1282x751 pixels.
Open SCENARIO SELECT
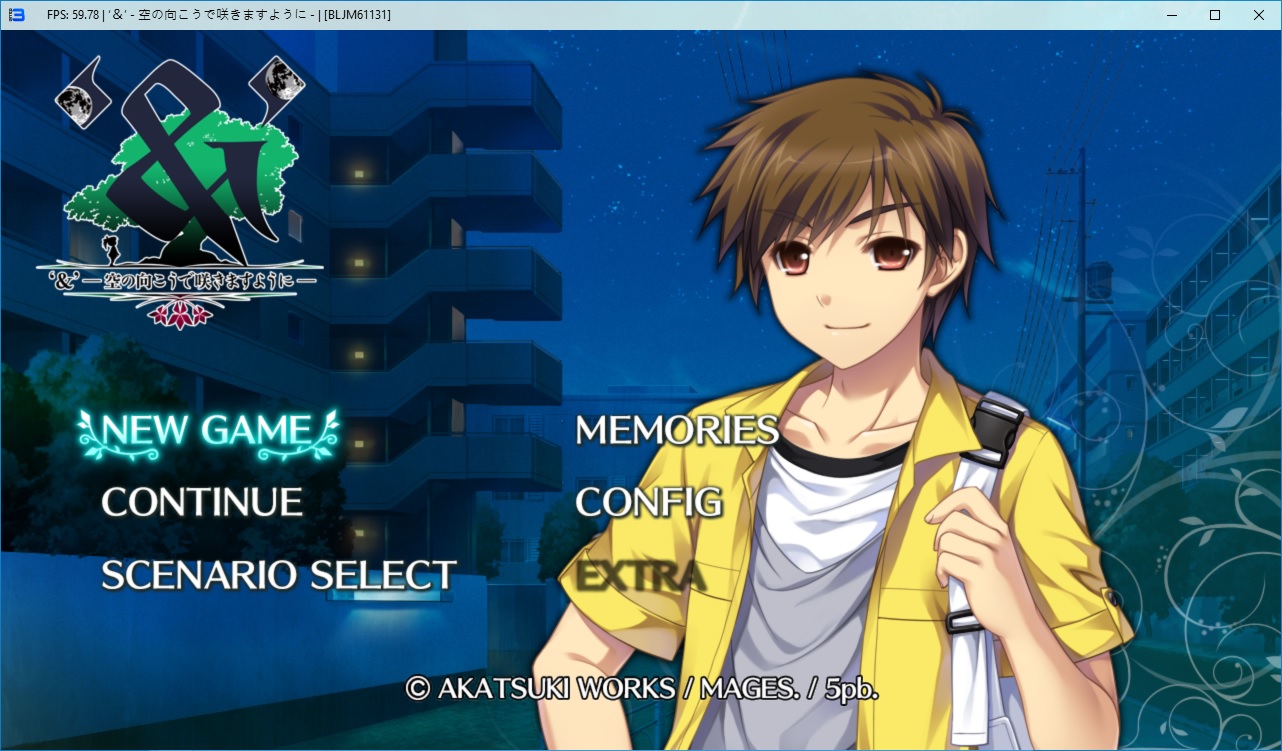(x=279, y=575)
